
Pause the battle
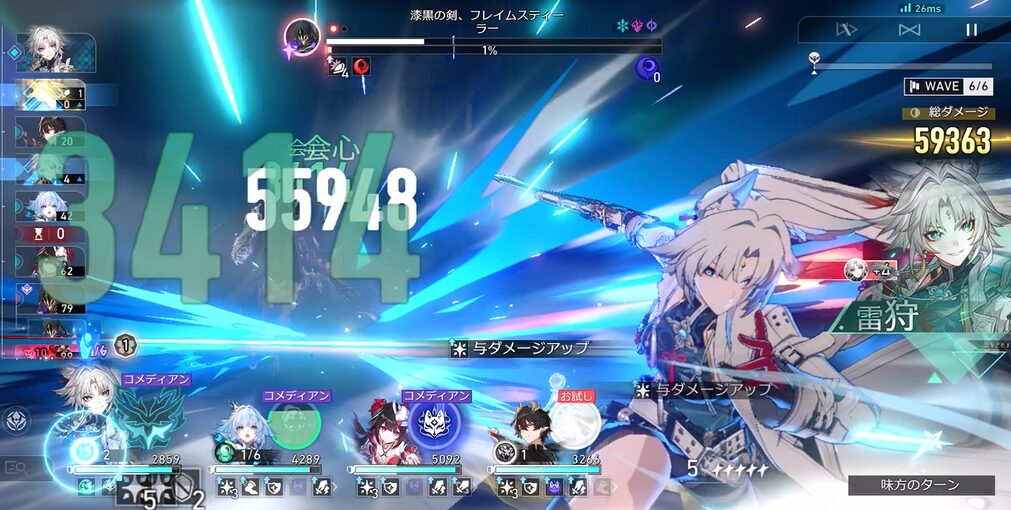970,30
